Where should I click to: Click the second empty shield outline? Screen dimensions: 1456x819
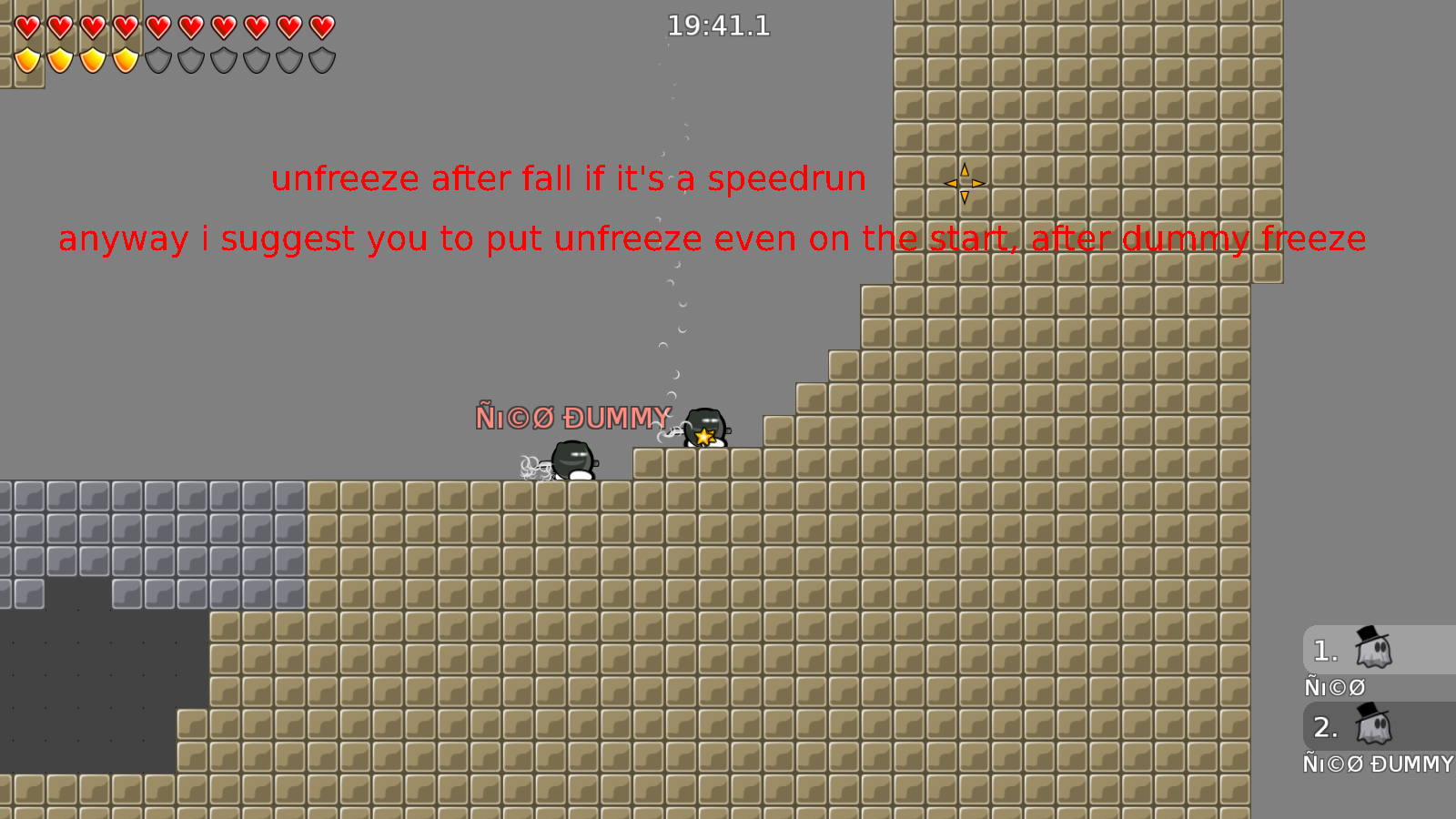click(190, 60)
